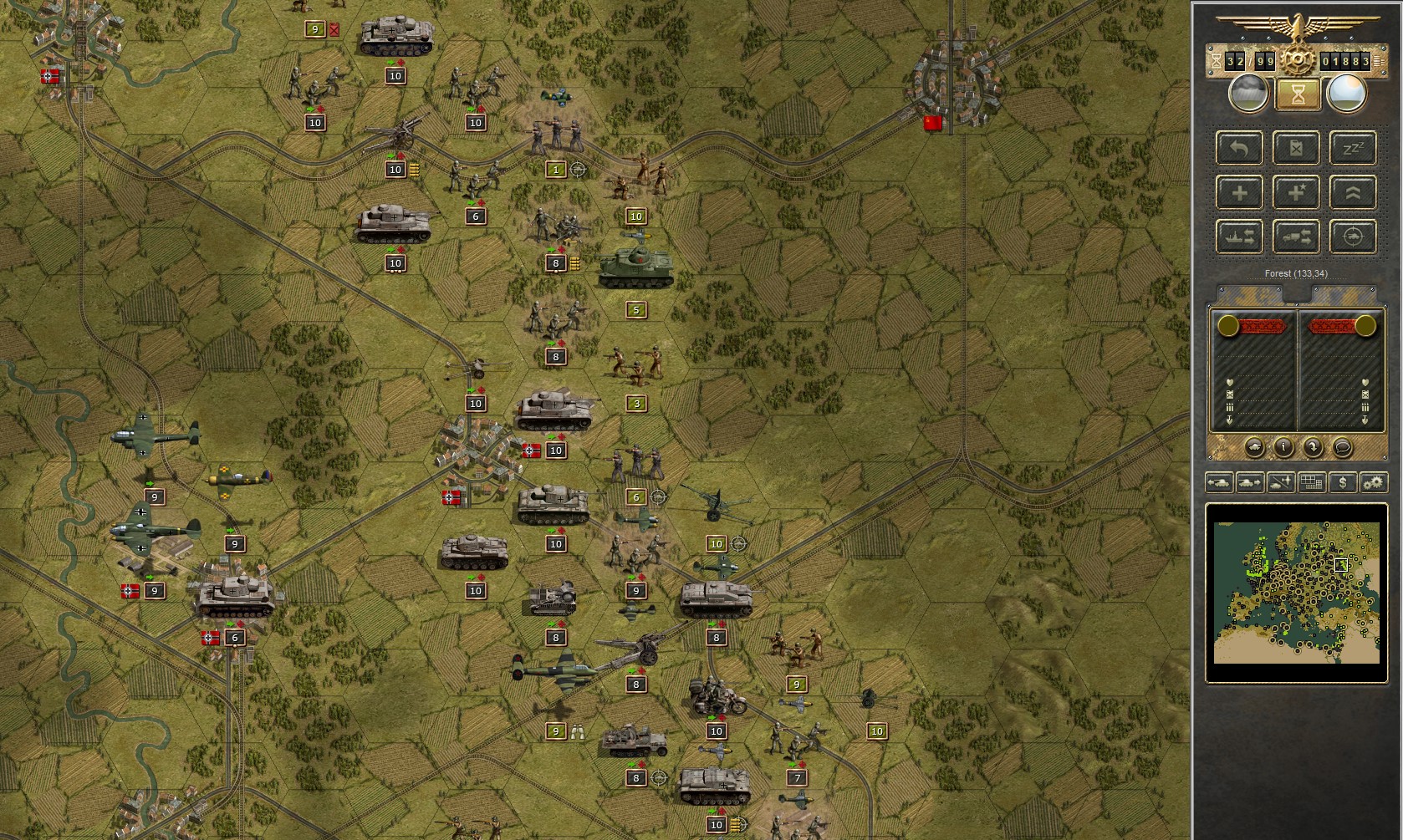End the turn with the curved arrow button

coord(1313,448)
